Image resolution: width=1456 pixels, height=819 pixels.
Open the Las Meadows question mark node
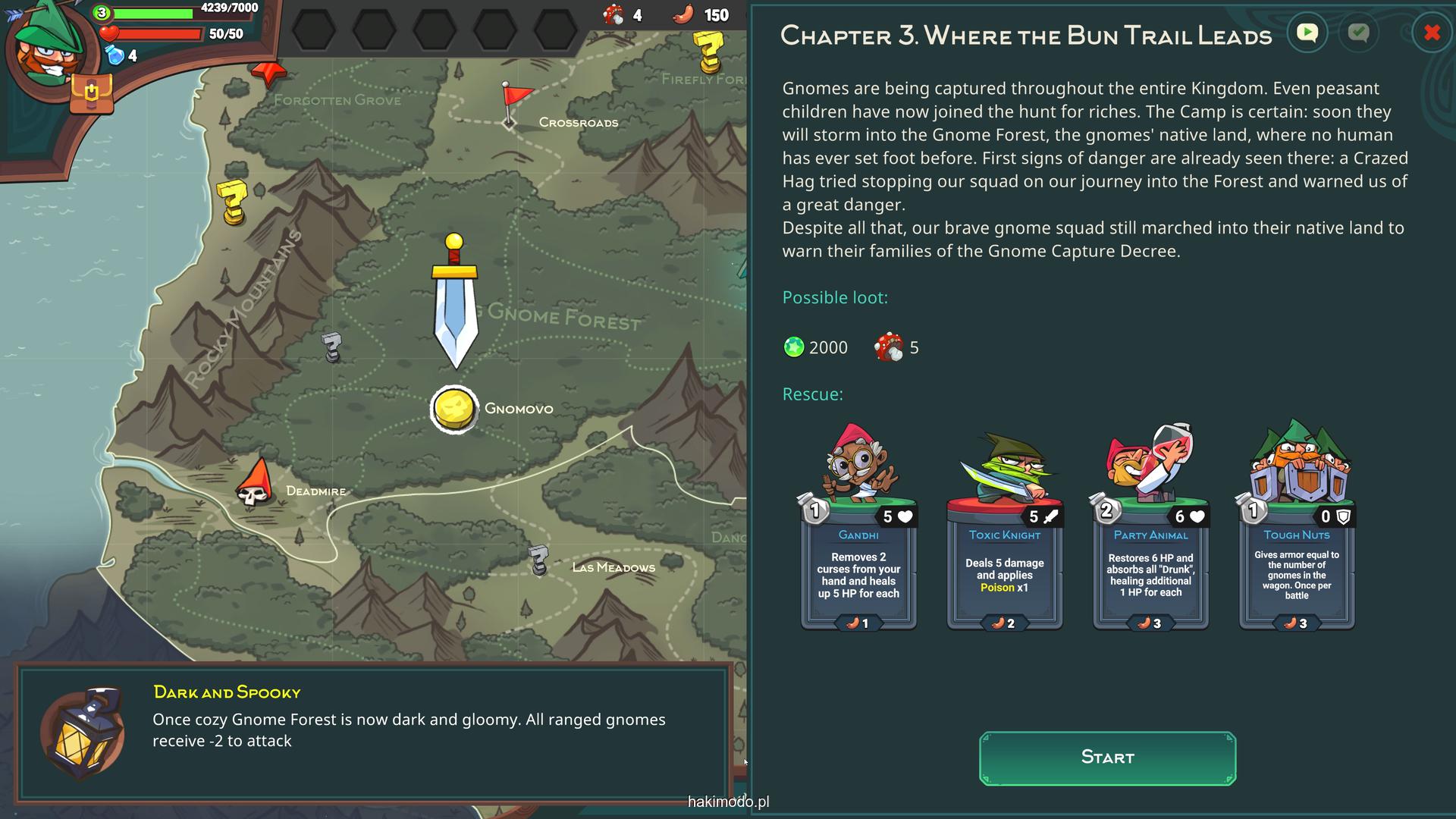[538, 560]
